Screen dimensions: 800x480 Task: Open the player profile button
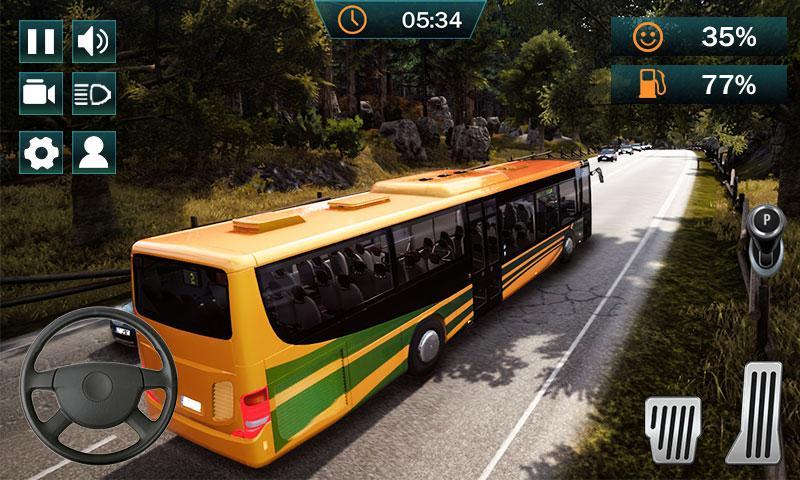point(95,152)
